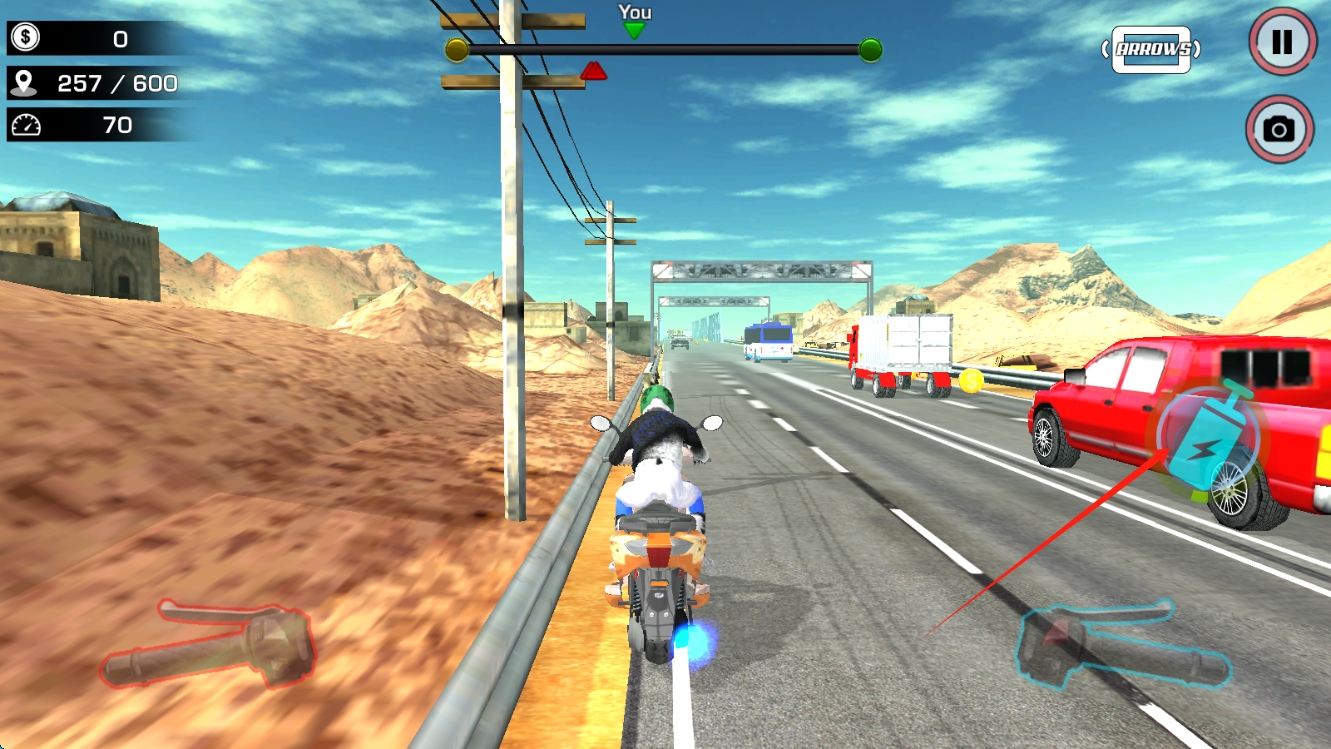
Task: Activate the nitro boost battery icon
Action: point(1209,442)
